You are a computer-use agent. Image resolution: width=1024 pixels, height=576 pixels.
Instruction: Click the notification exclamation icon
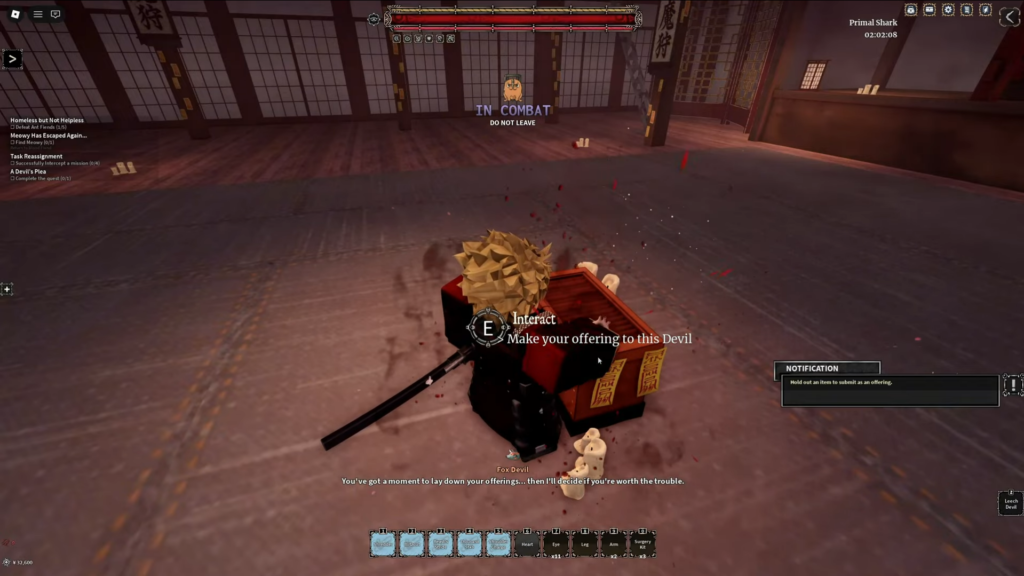(1012, 385)
